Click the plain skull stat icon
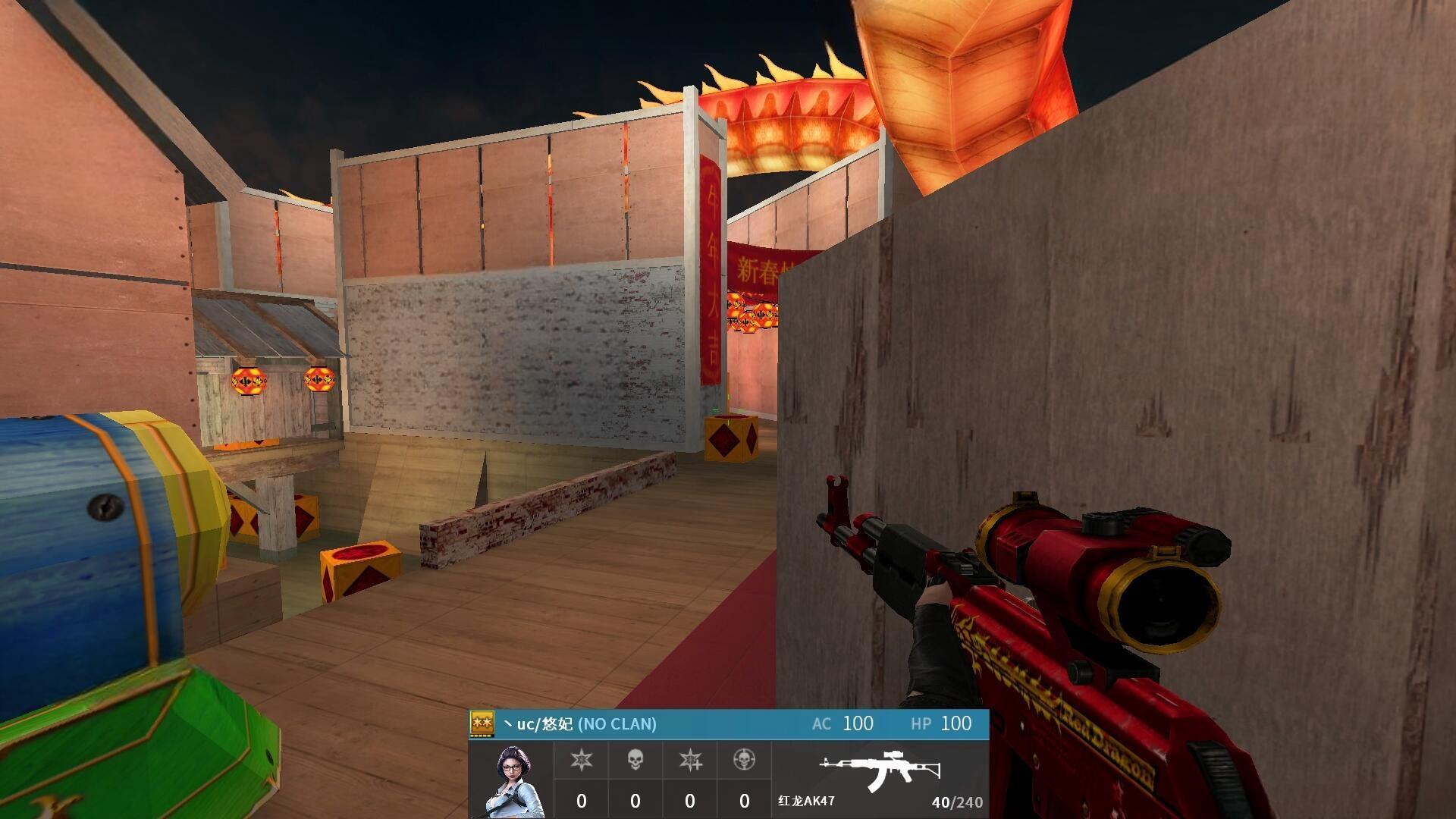Image resolution: width=1456 pixels, height=819 pixels. [635, 759]
